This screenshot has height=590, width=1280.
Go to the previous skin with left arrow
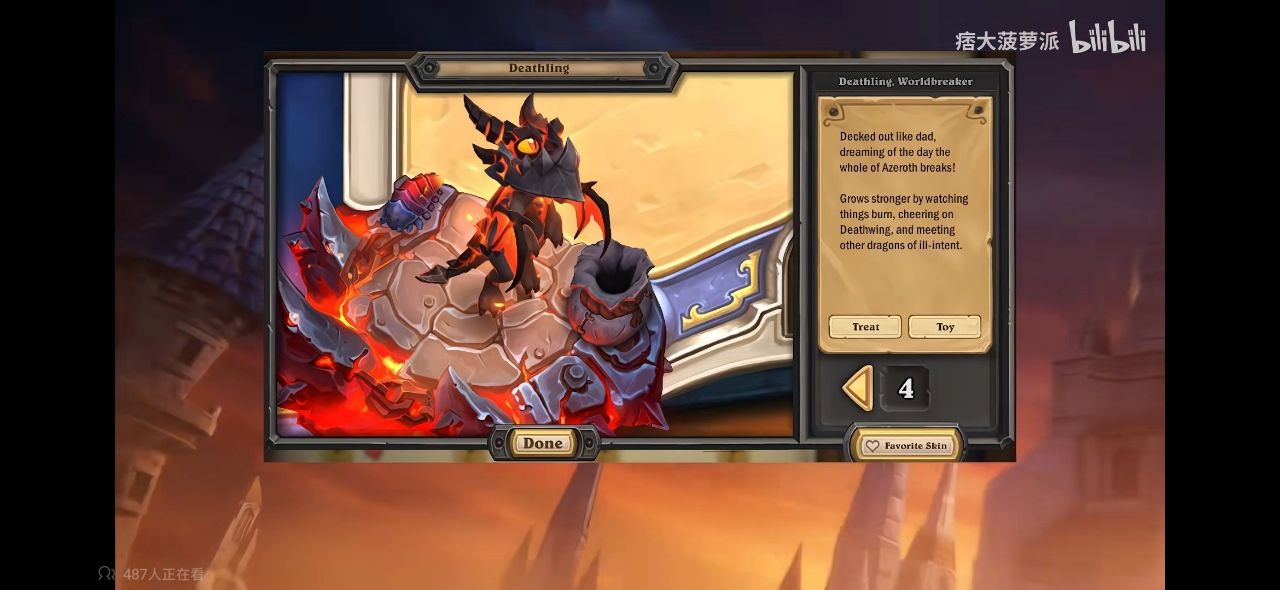(857, 388)
